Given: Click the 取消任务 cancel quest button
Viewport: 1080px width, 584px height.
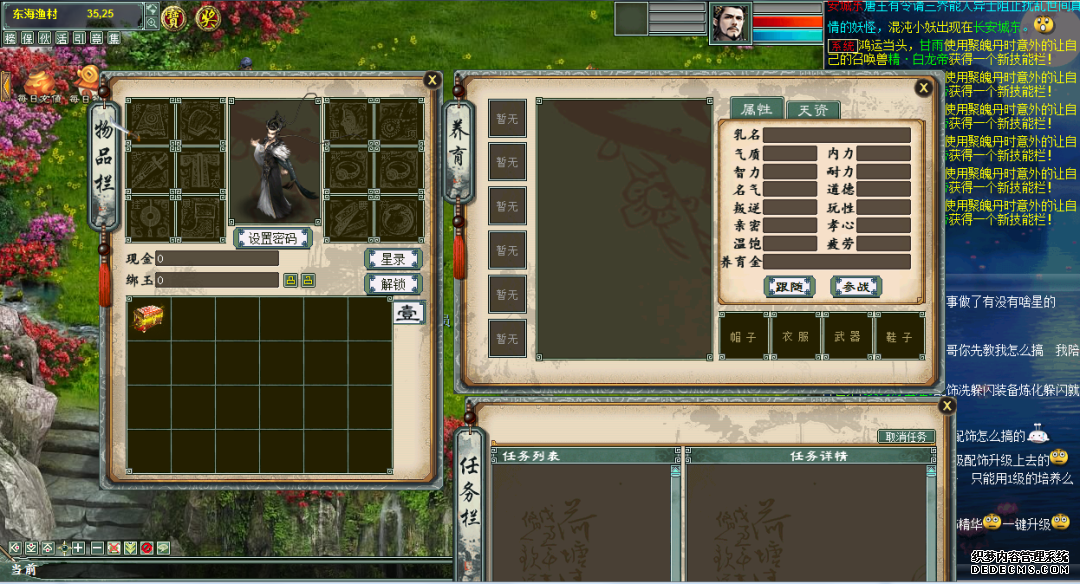Looking at the screenshot, I should pos(907,437).
